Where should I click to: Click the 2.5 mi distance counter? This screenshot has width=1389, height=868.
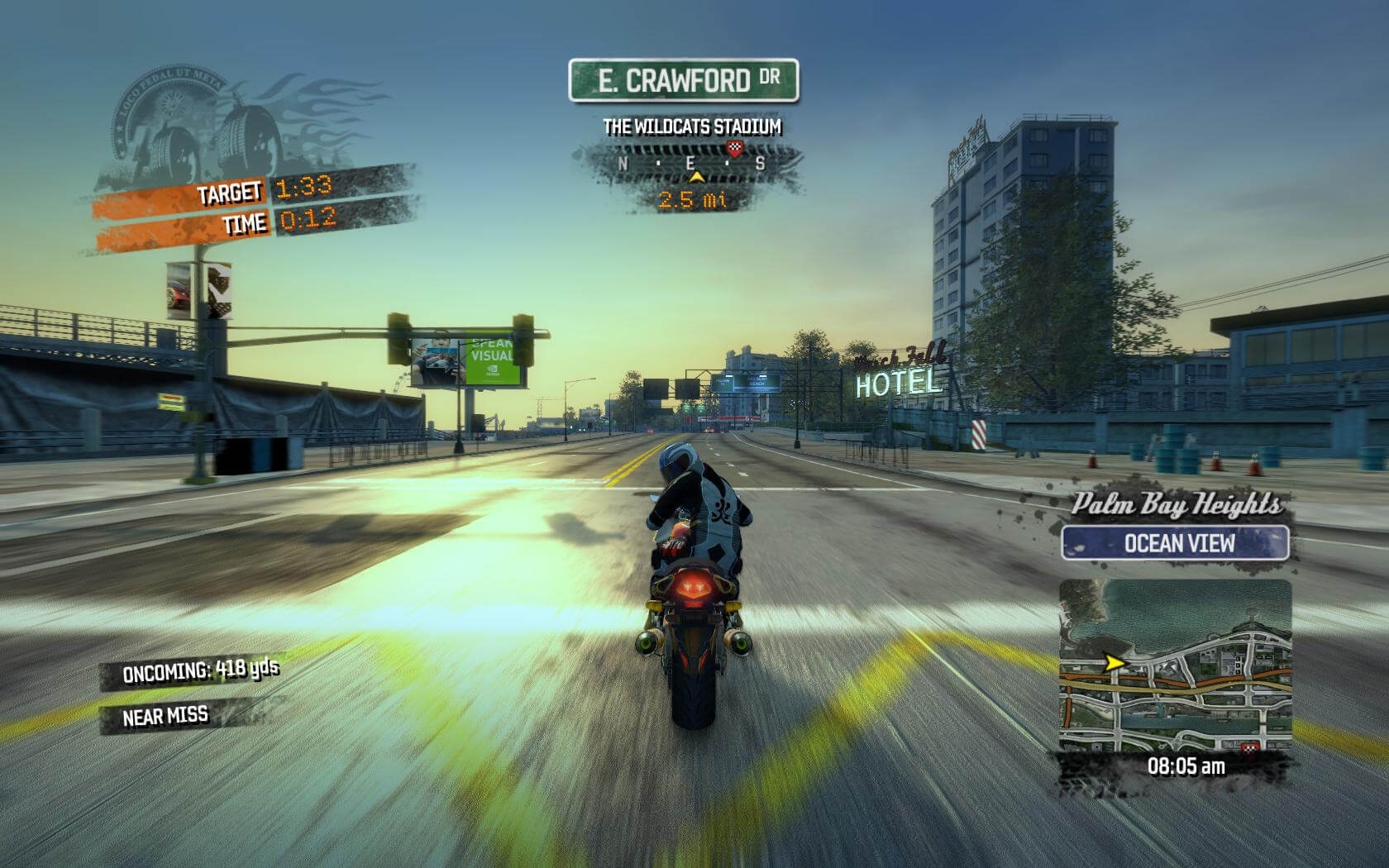click(693, 198)
